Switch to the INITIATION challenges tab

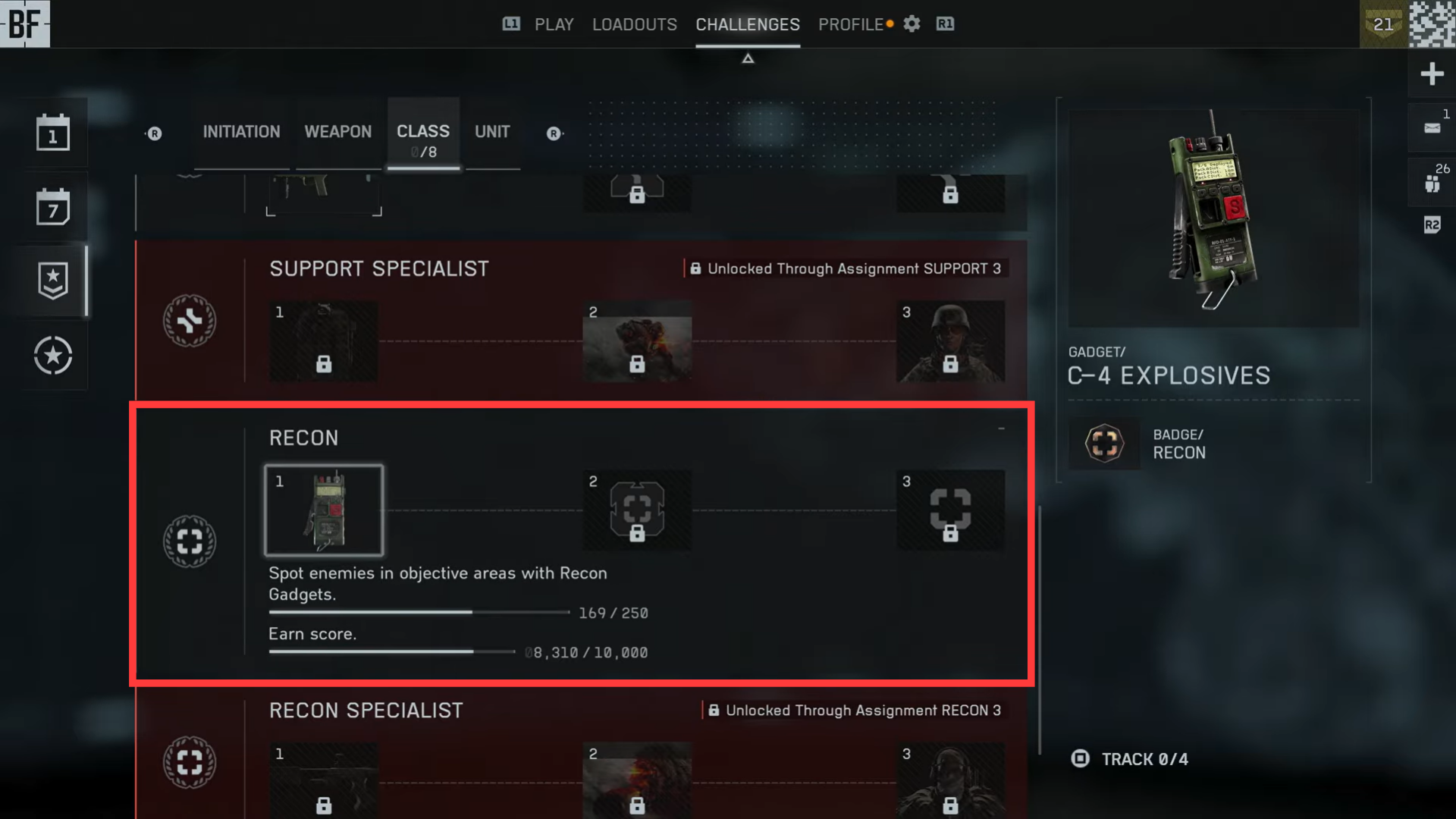click(241, 132)
